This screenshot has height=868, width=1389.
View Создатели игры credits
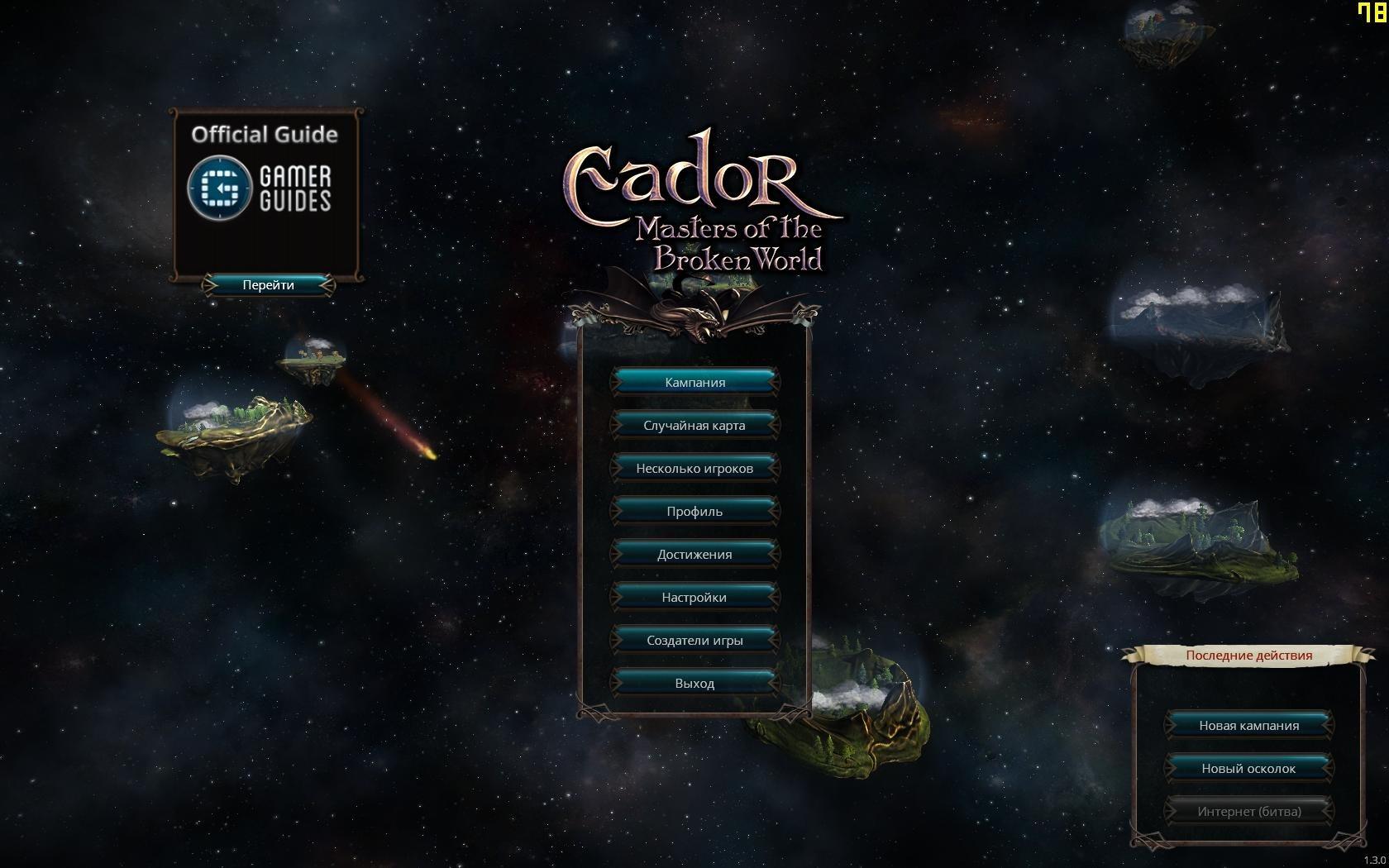tap(694, 640)
